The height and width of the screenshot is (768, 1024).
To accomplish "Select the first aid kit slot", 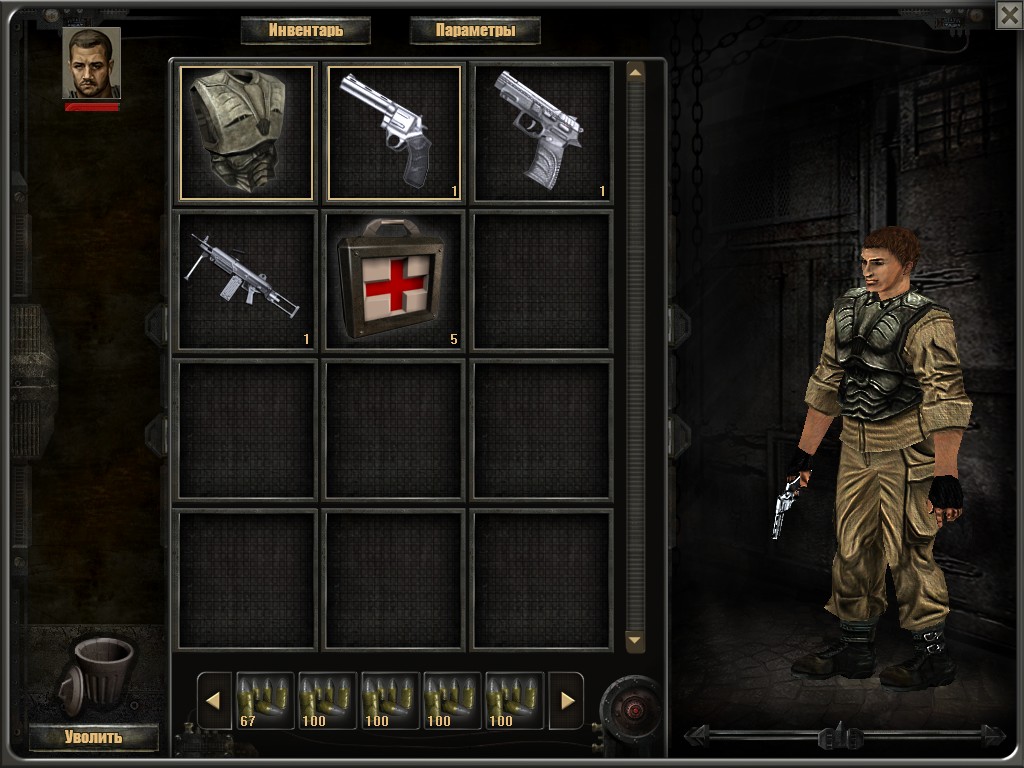I will pyautogui.click(x=394, y=281).
